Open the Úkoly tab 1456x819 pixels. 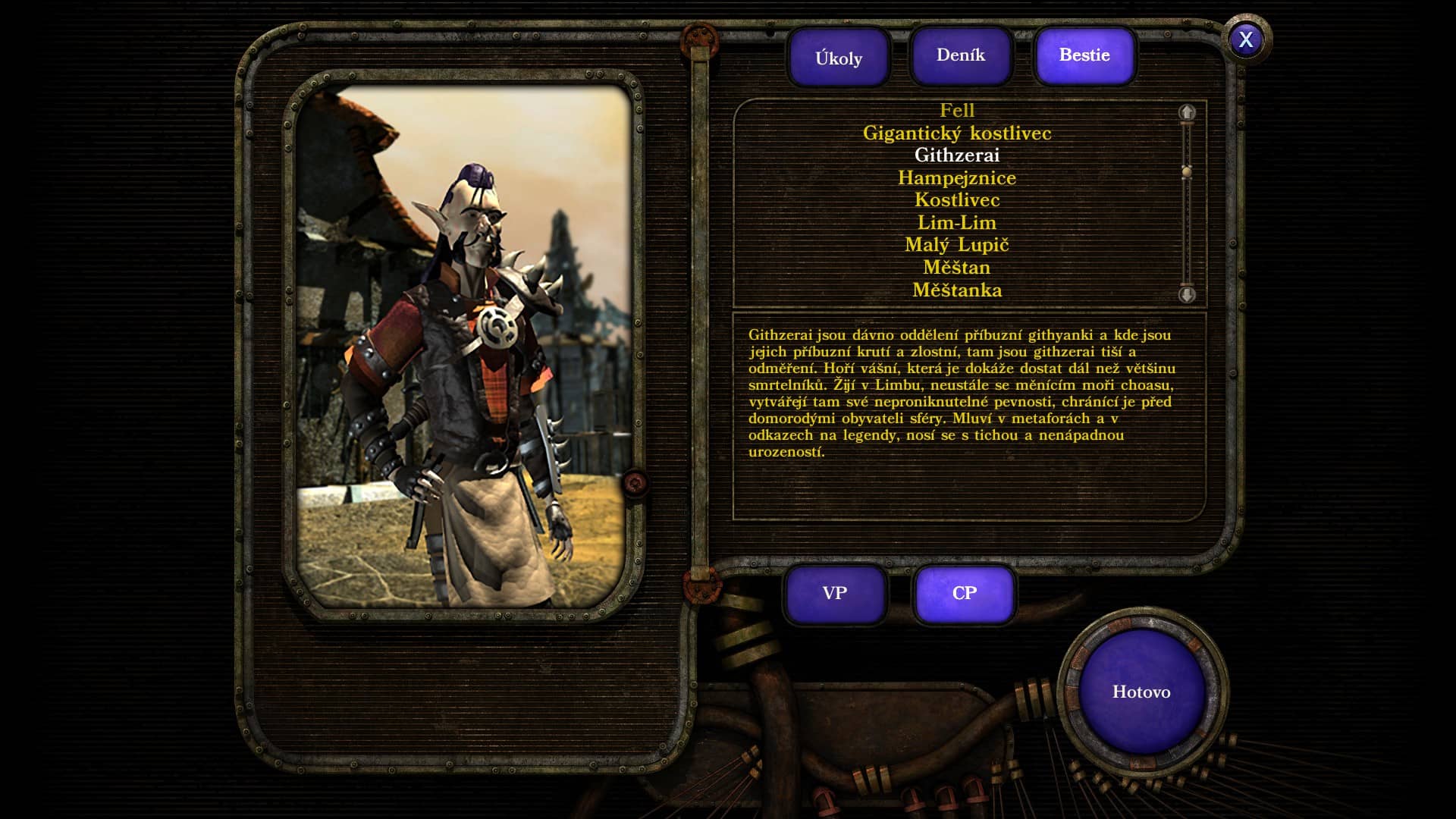(839, 58)
